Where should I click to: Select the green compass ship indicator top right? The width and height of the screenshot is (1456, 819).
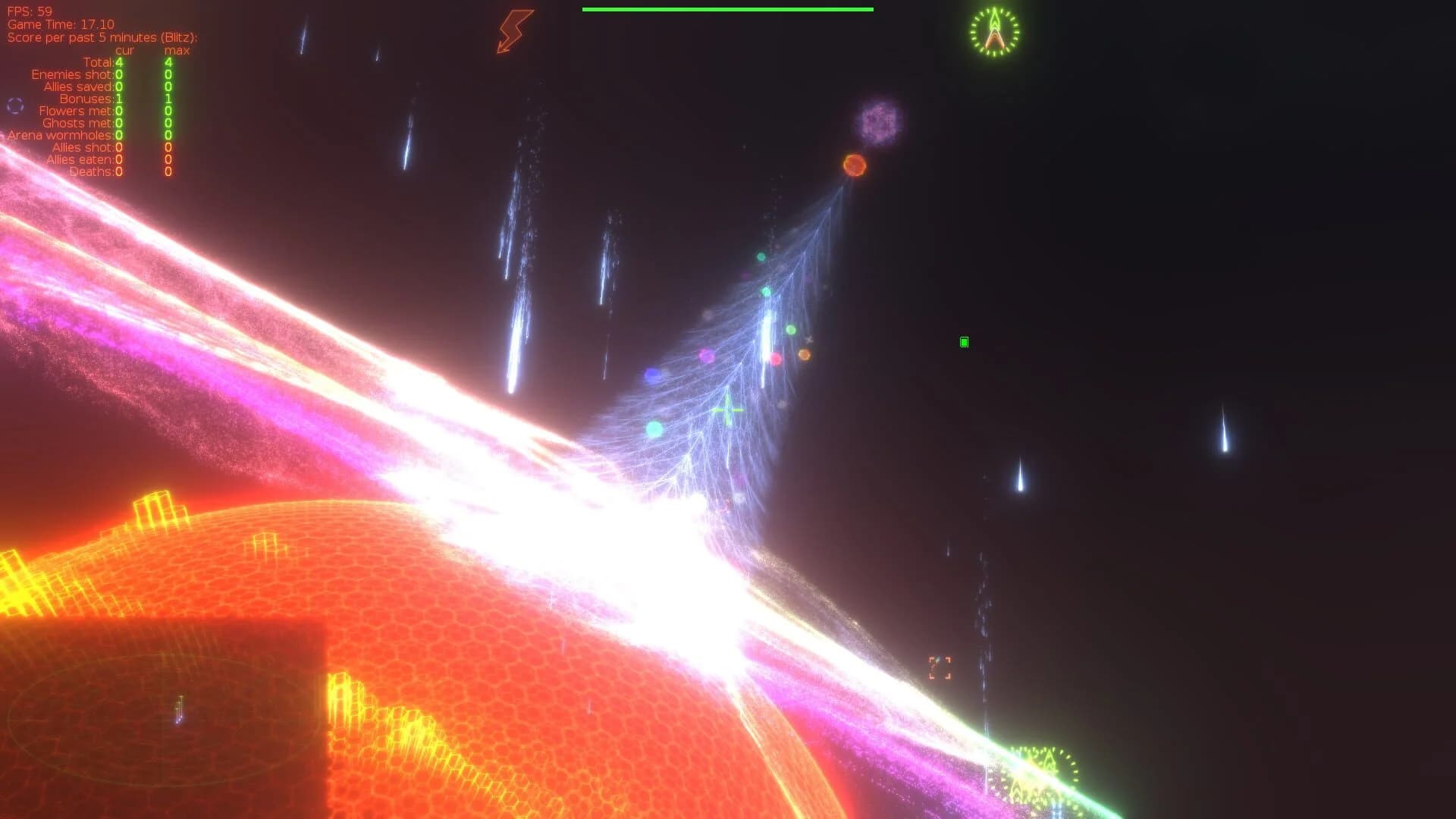993,32
